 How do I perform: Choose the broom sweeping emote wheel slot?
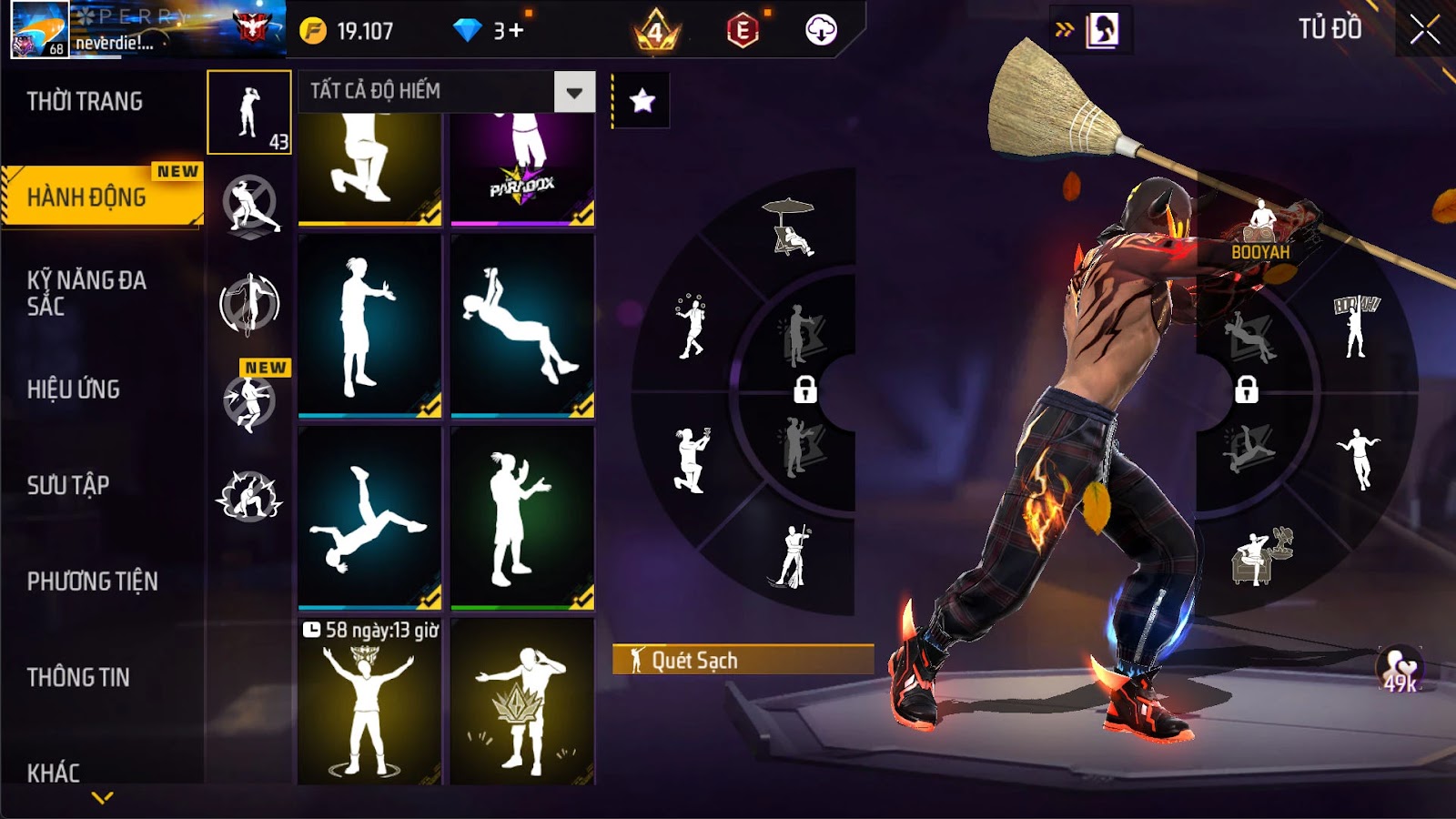[790, 557]
